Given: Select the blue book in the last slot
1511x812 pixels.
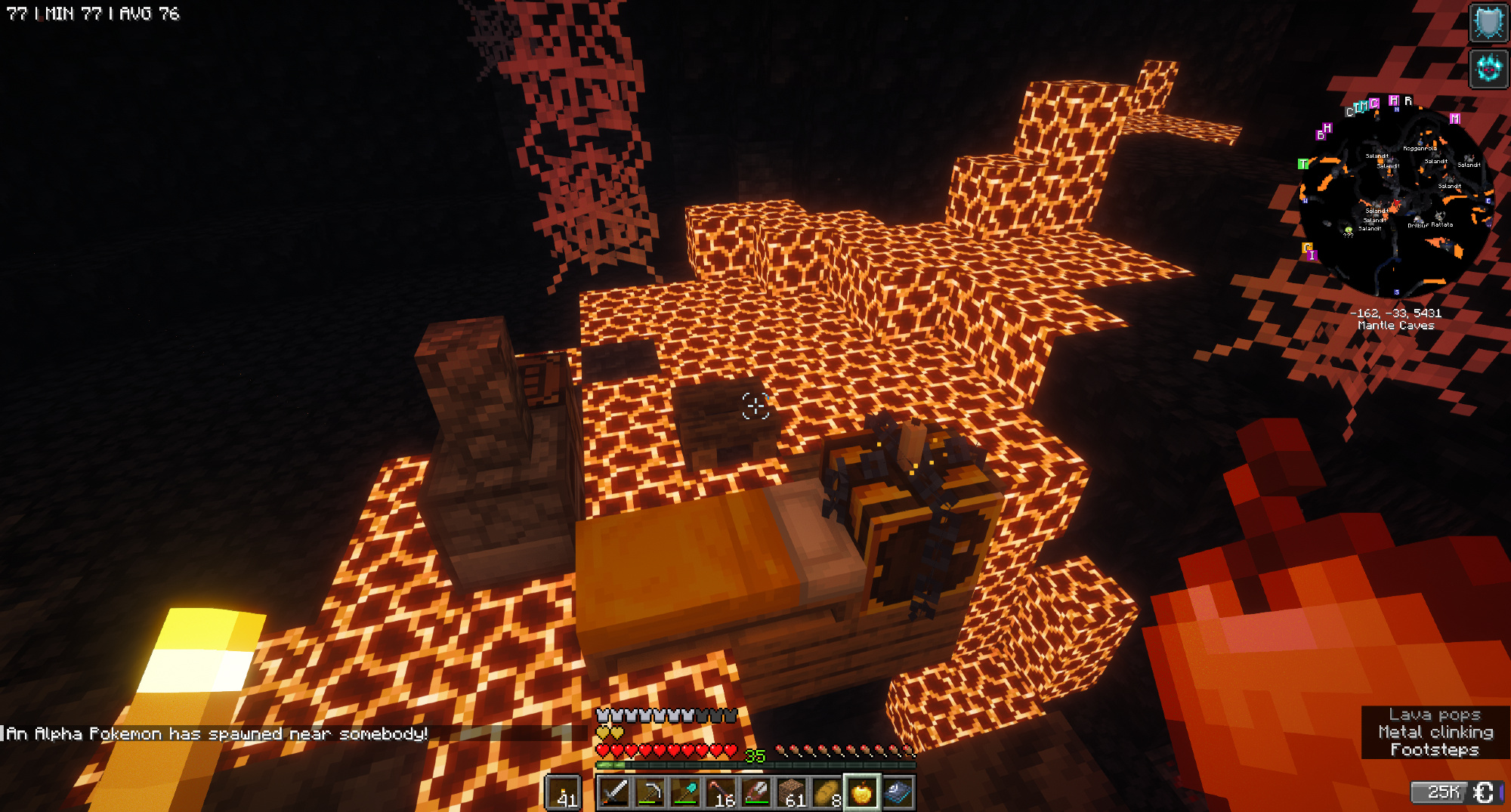Looking at the screenshot, I should [898, 792].
